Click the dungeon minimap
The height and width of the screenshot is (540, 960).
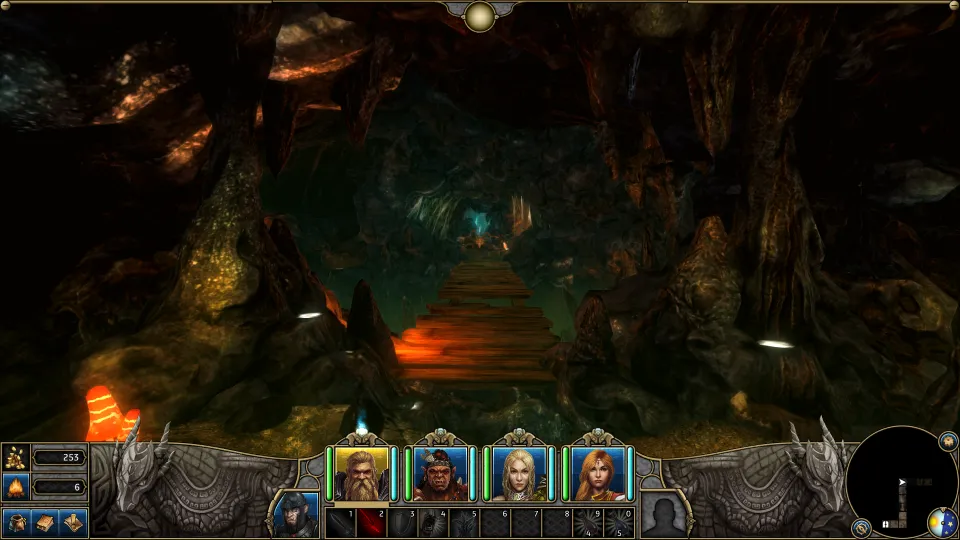point(900,483)
